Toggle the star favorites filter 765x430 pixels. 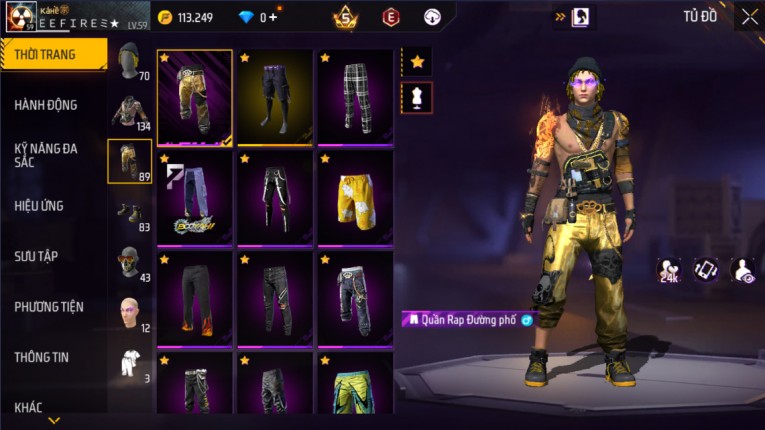pos(417,61)
